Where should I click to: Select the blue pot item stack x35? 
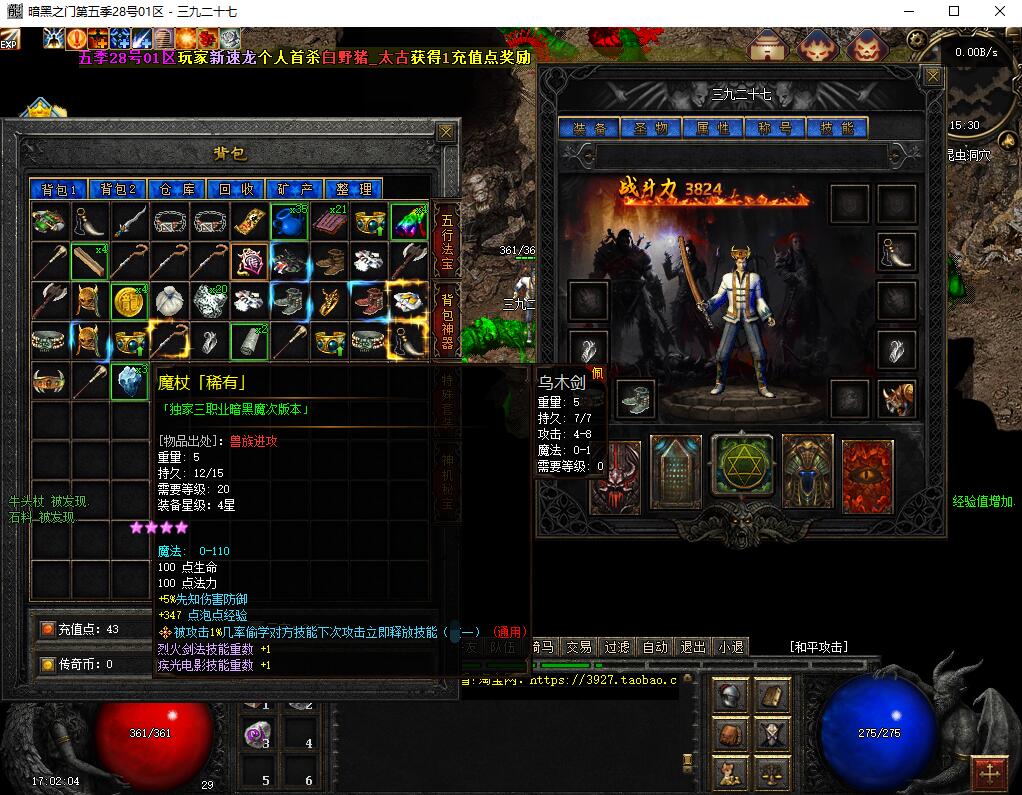[x=290, y=222]
